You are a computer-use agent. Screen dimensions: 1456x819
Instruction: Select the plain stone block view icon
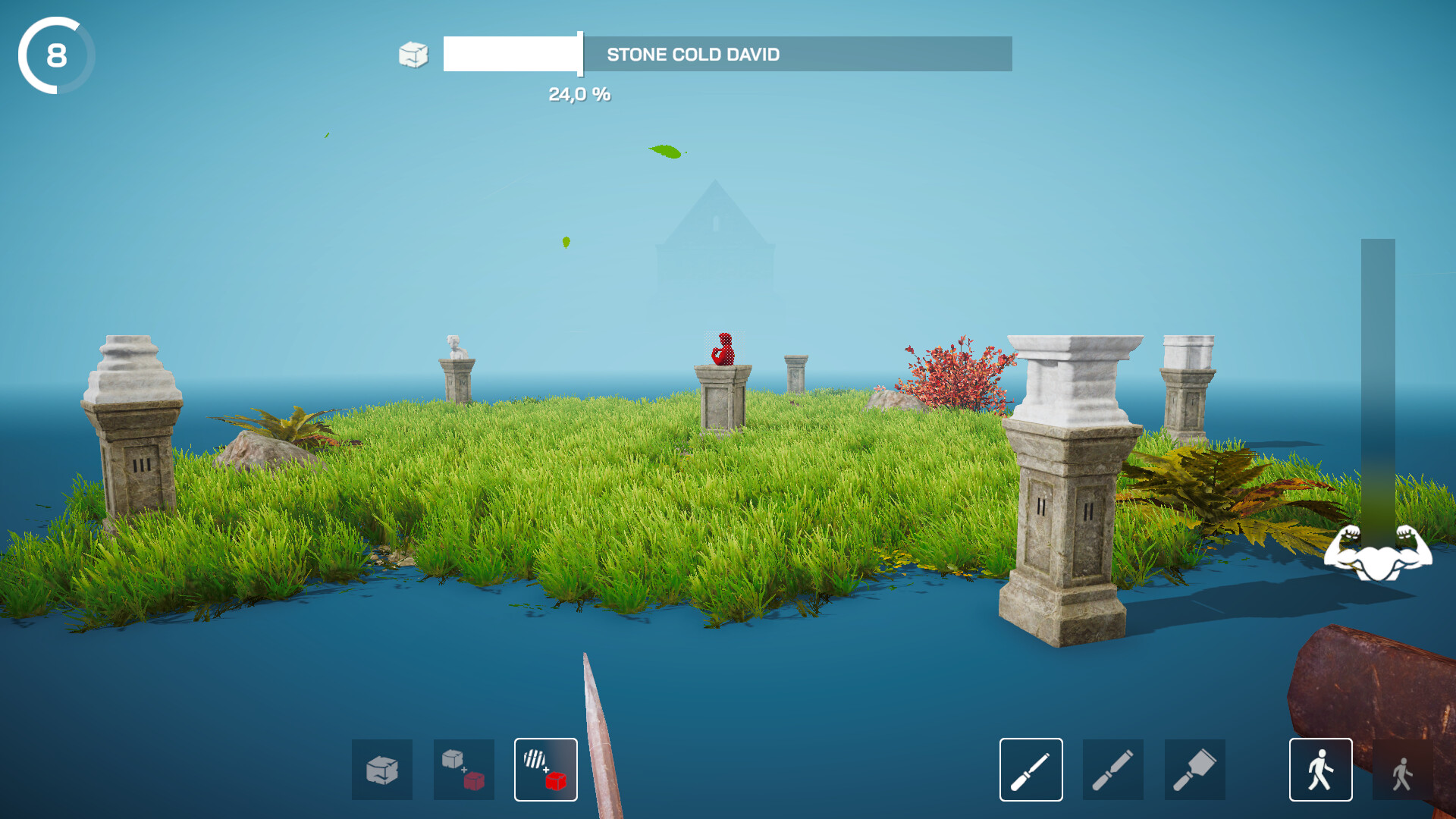click(x=382, y=770)
